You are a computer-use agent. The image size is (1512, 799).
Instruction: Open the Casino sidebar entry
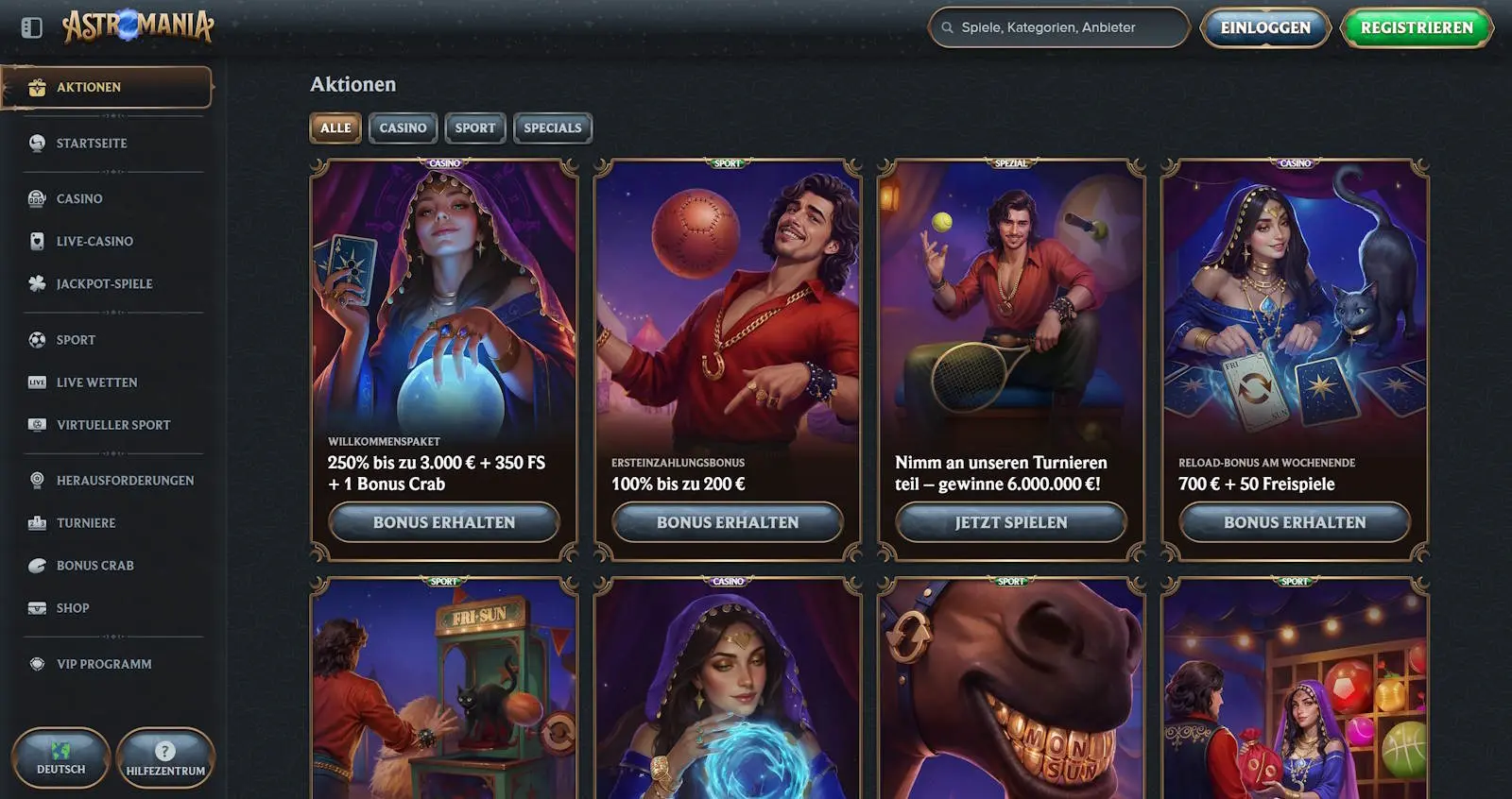coord(79,199)
